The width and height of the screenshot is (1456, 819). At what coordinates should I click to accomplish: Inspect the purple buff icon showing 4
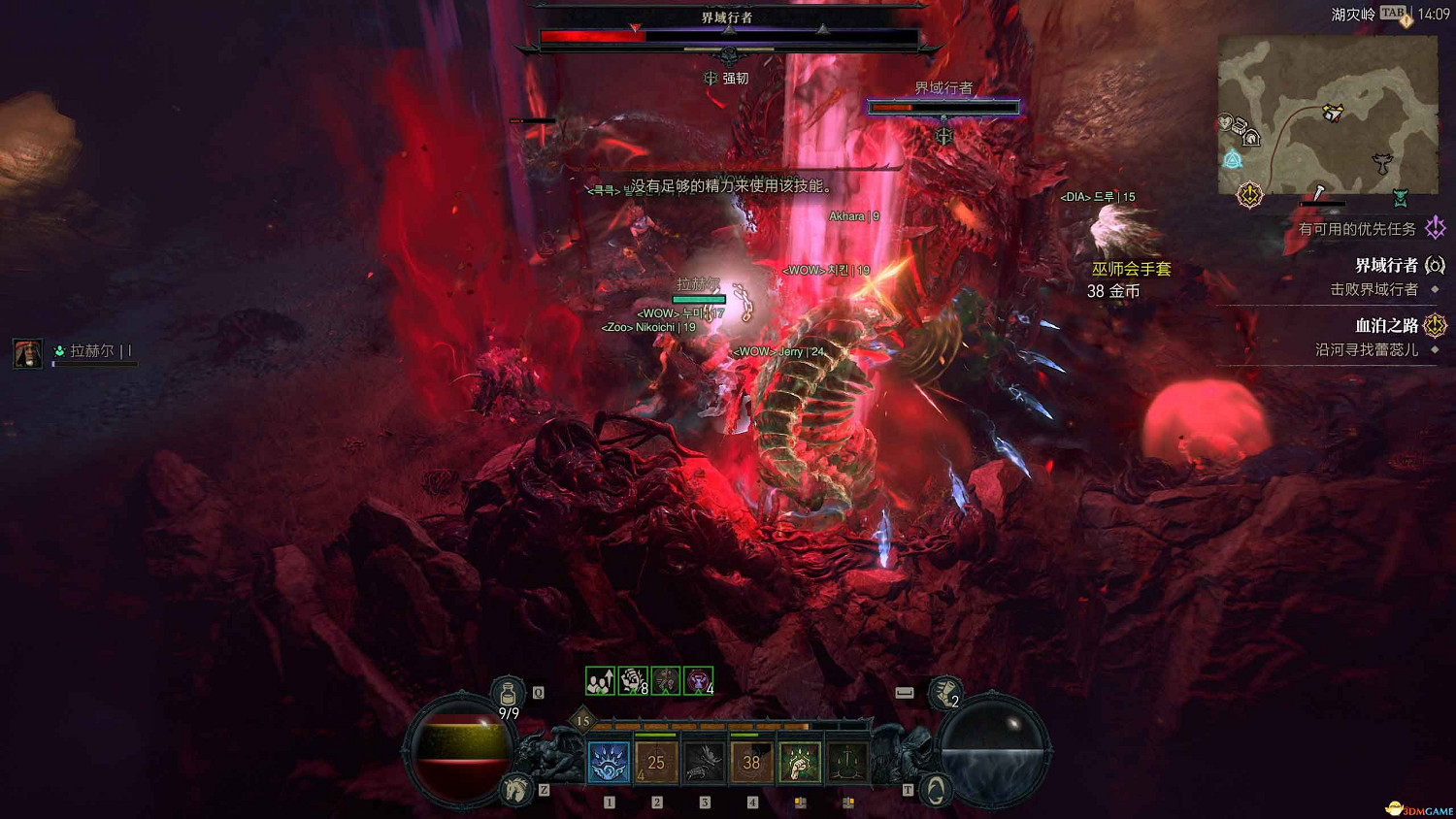click(698, 681)
